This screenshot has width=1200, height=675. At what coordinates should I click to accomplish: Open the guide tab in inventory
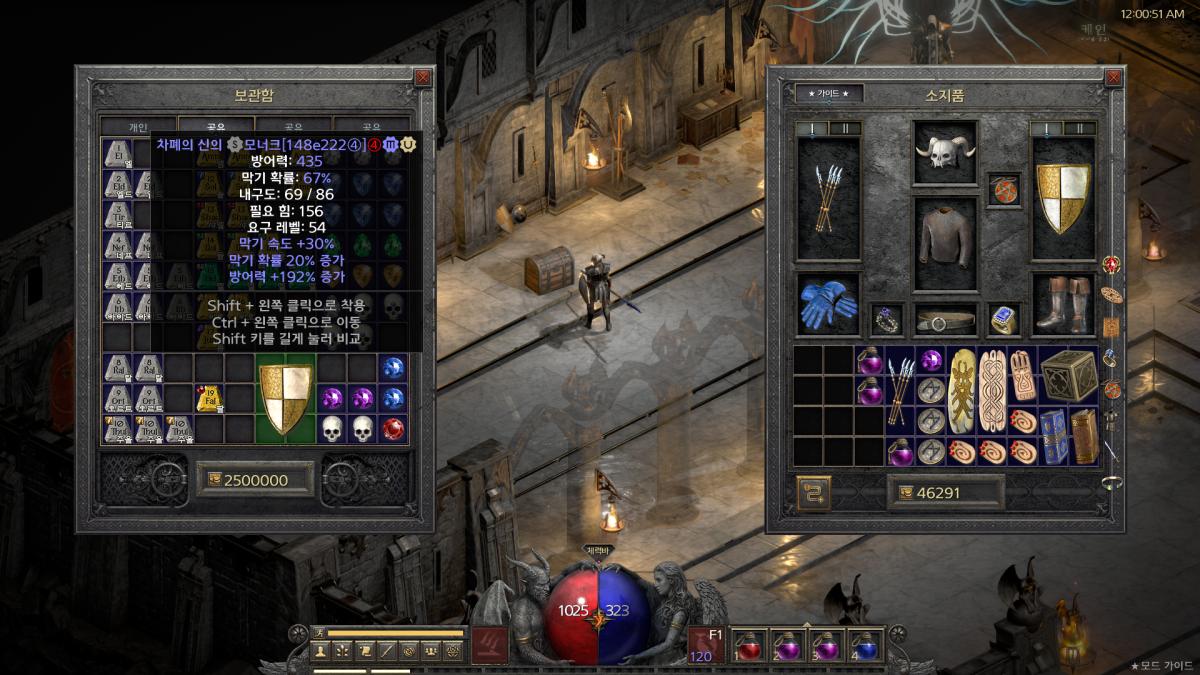(828, 94)
